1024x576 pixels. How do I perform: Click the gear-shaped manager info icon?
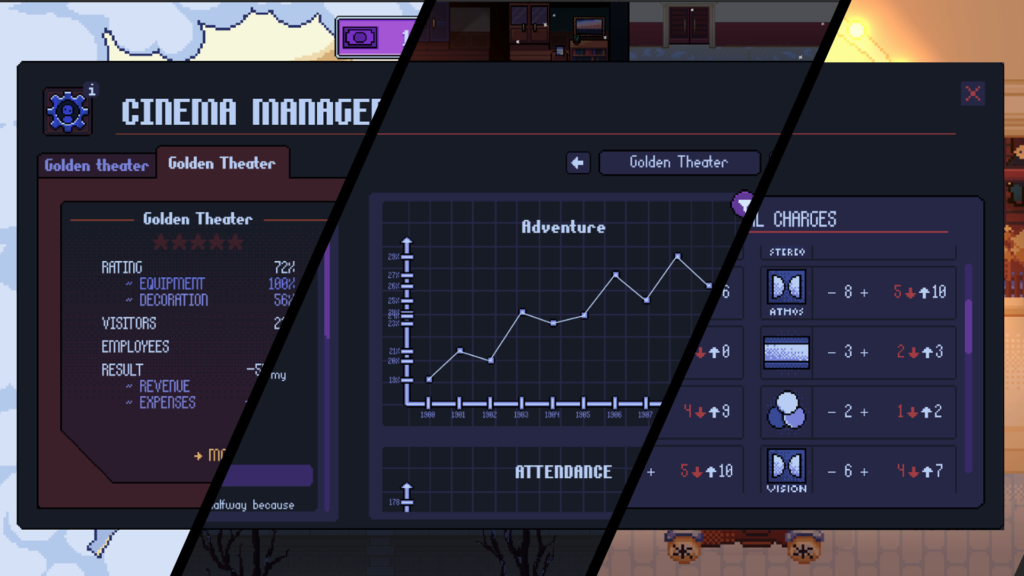click(x=68, y=111)
